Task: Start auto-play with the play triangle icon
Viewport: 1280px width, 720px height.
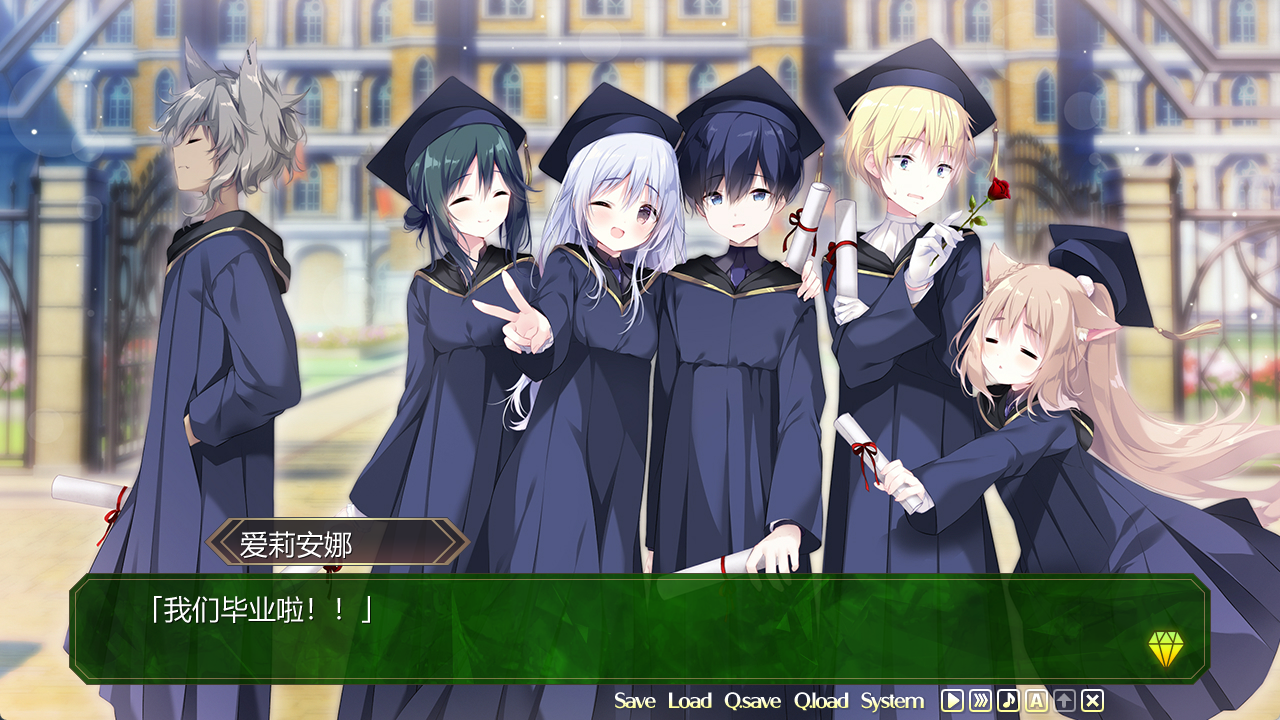Action: tap(952, 701)
